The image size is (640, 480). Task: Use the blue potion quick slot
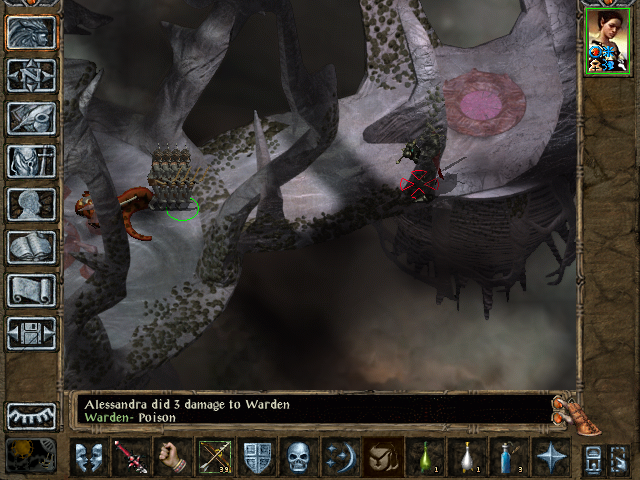pos(509,457)
